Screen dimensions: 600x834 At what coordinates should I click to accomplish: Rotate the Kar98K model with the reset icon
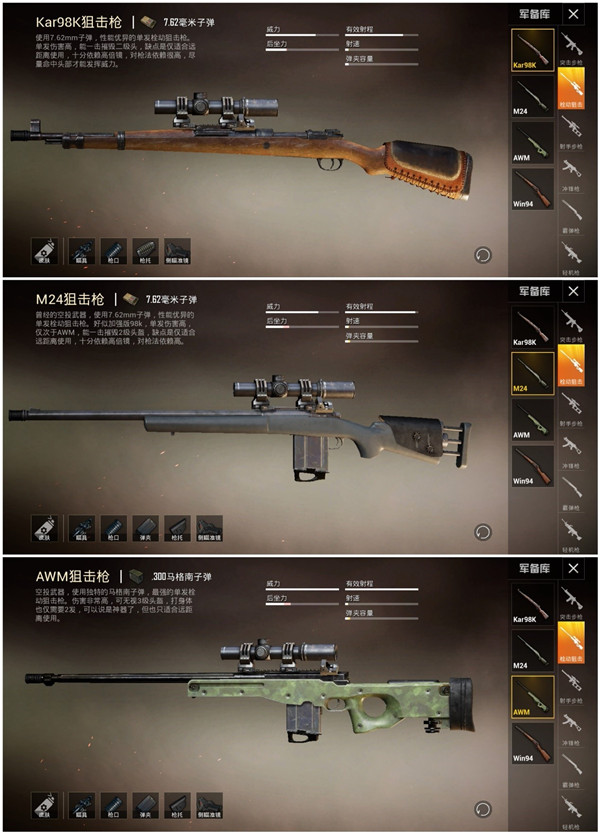tap(483, 254)
